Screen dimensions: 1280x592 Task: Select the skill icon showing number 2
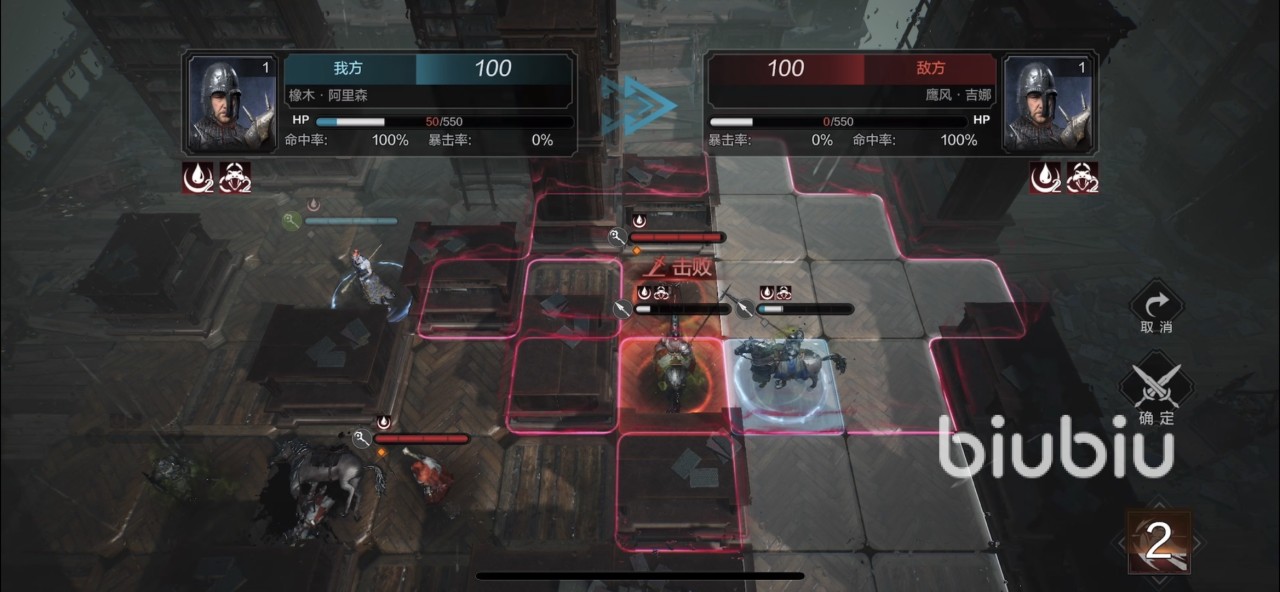(1159, 542)
